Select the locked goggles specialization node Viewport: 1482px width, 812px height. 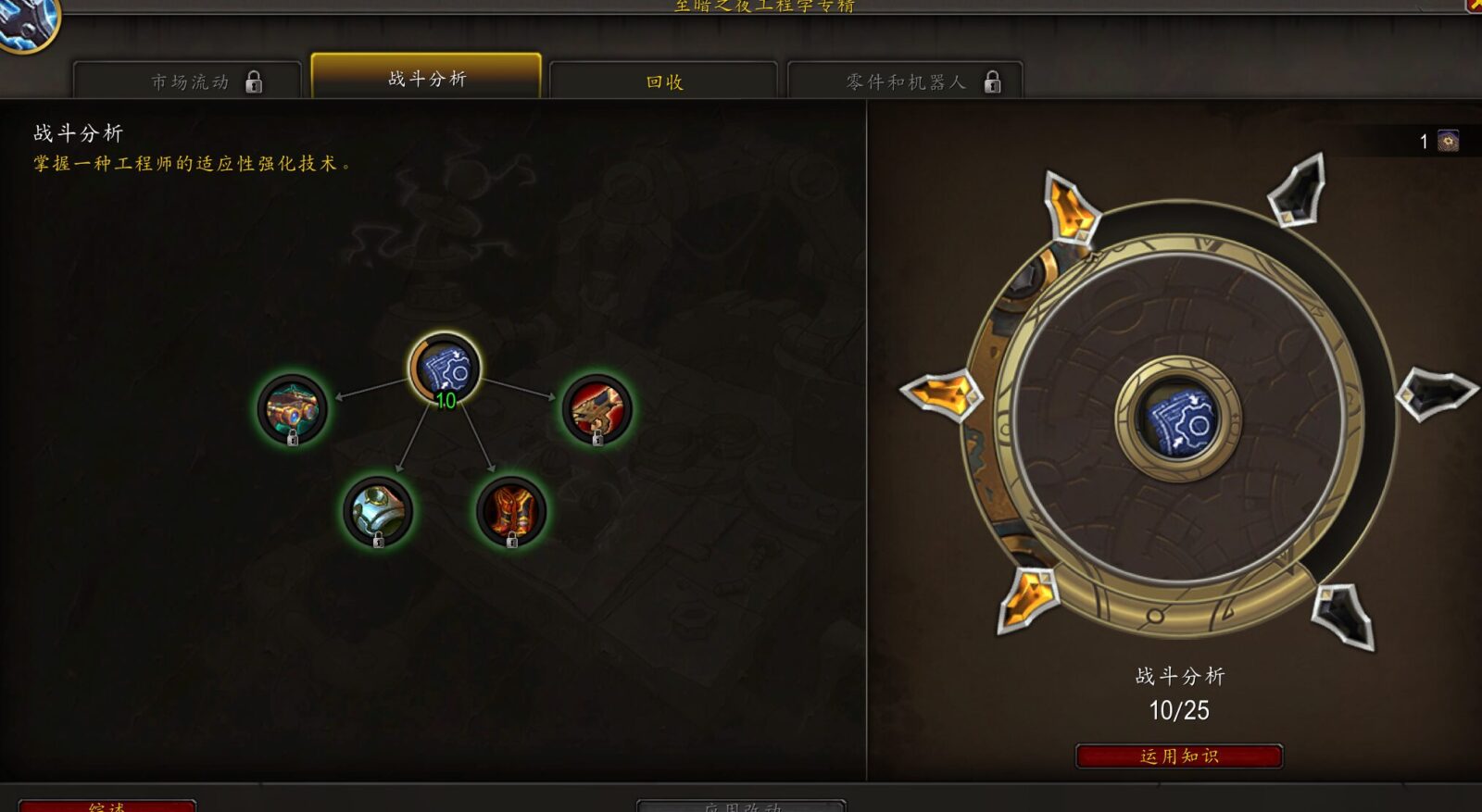coord(293,408)
